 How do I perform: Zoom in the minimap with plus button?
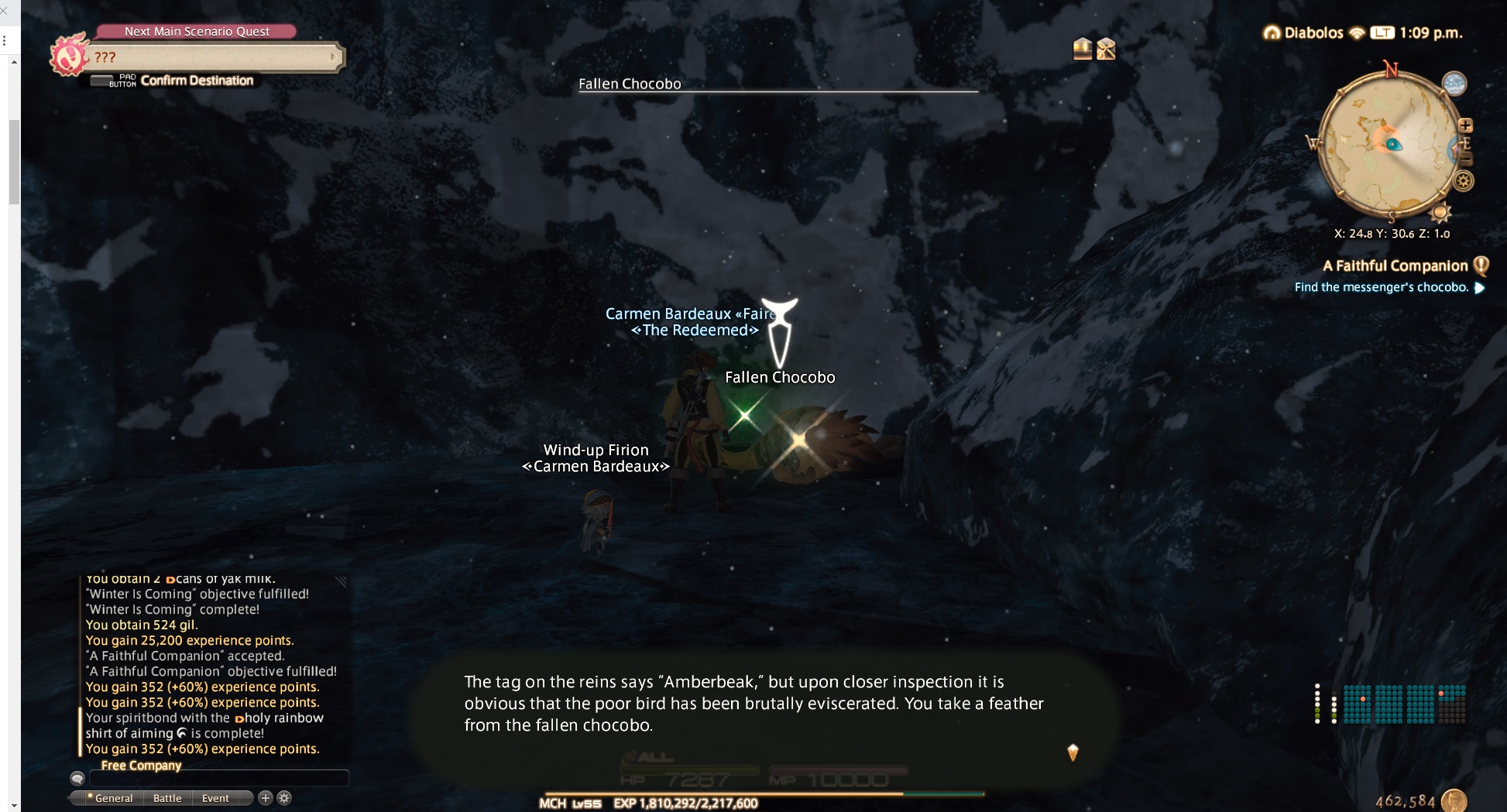click(1465, 125)
